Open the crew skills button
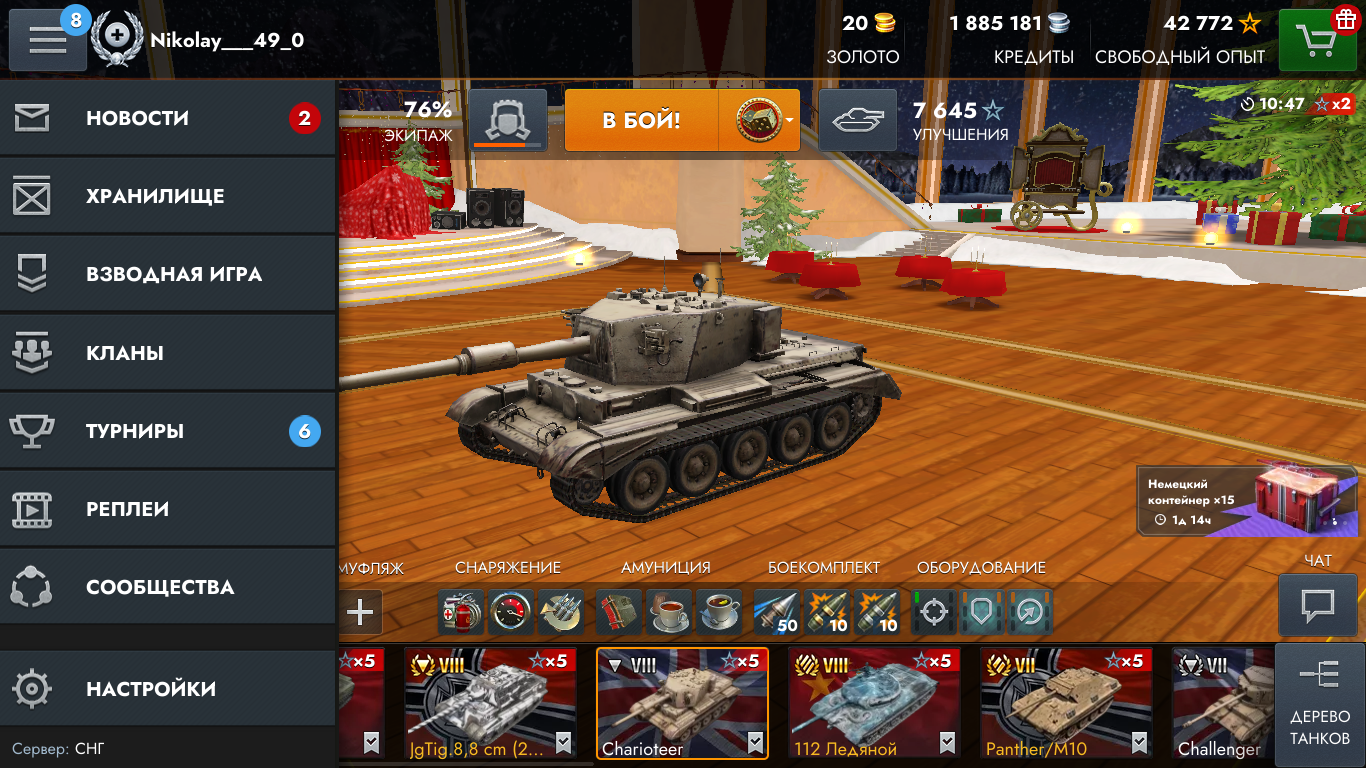The width and height of the screenshot is (1366, 768). point(507,121)
